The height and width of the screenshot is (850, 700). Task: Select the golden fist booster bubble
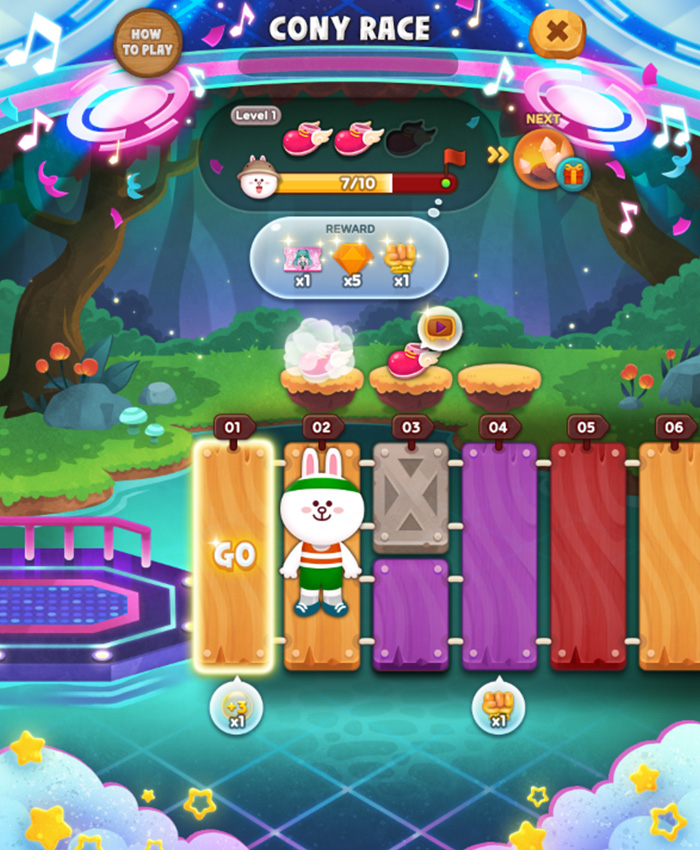pos(497,708)
